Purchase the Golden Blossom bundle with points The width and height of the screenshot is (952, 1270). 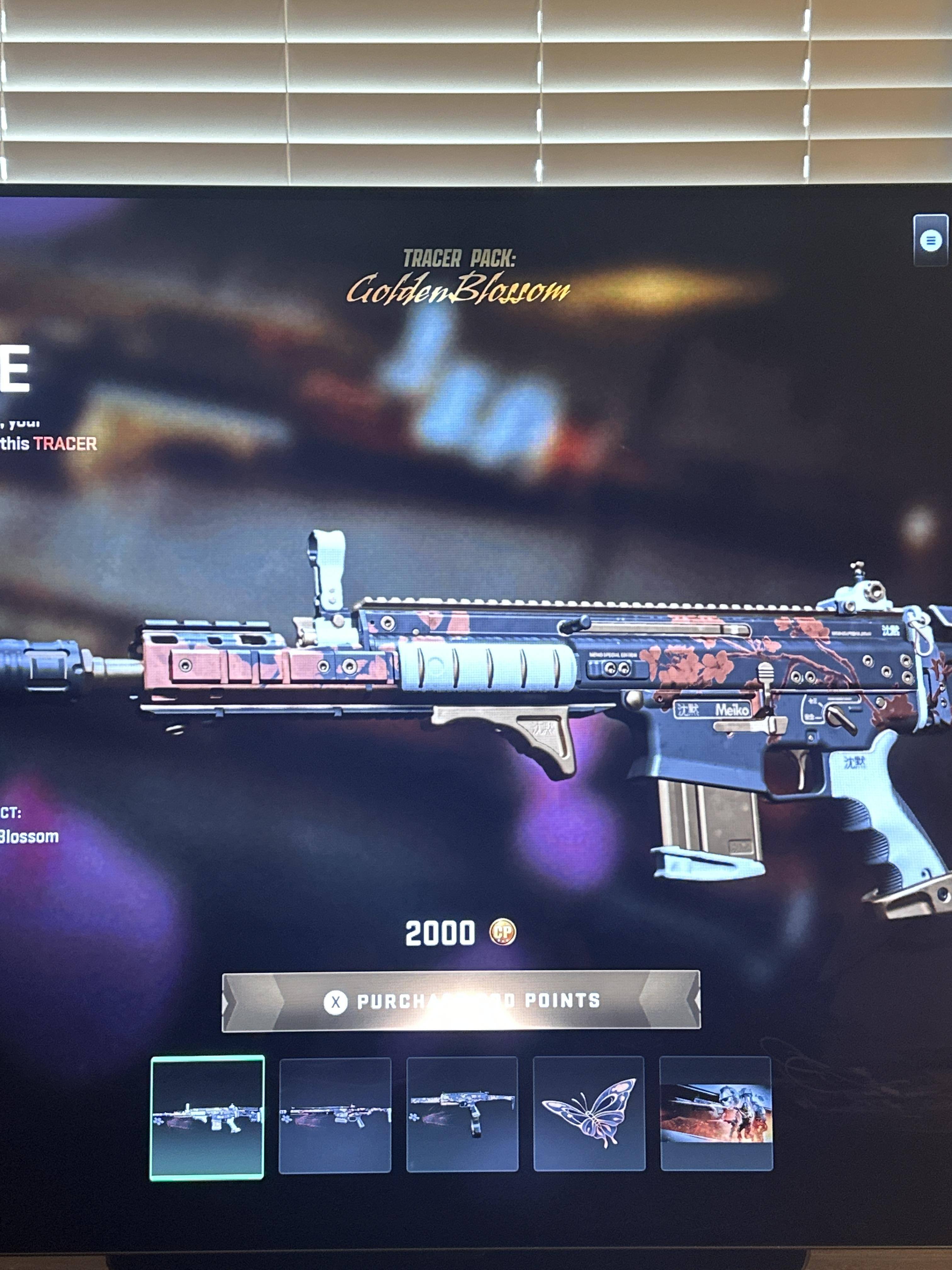461,1001
